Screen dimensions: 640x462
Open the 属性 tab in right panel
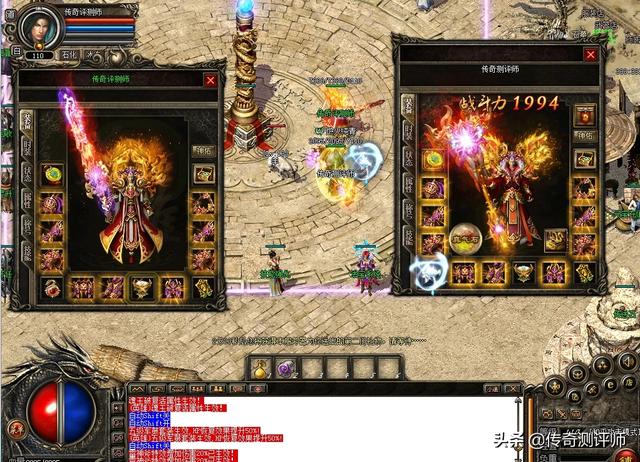coord(408,184)
